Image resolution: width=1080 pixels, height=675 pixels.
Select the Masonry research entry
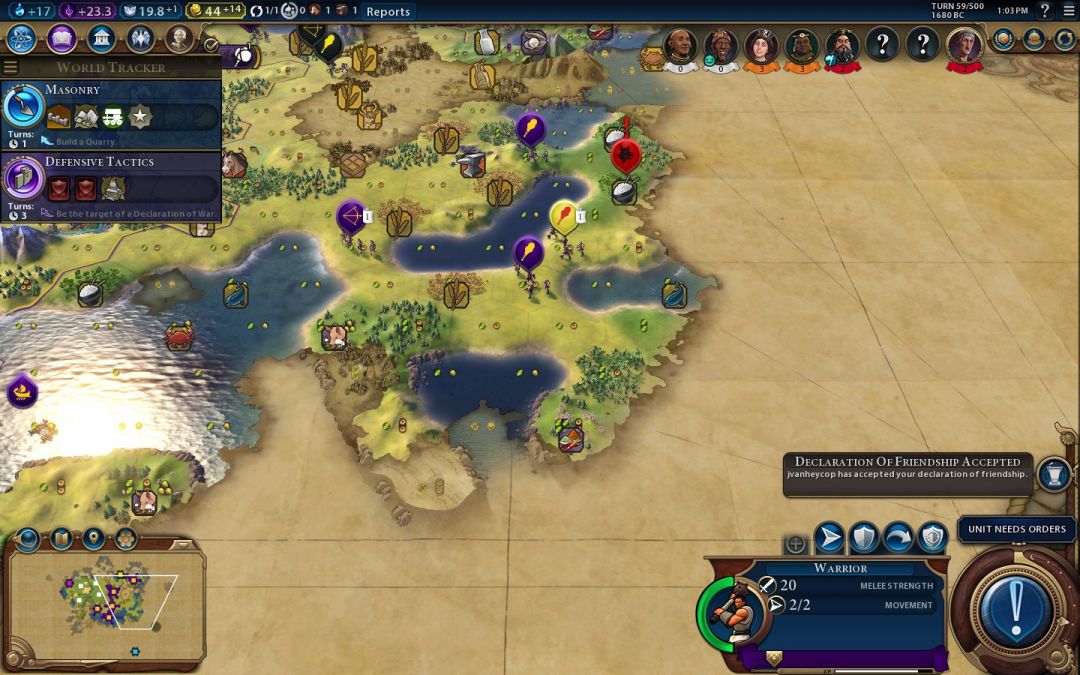tap(110, 114)
